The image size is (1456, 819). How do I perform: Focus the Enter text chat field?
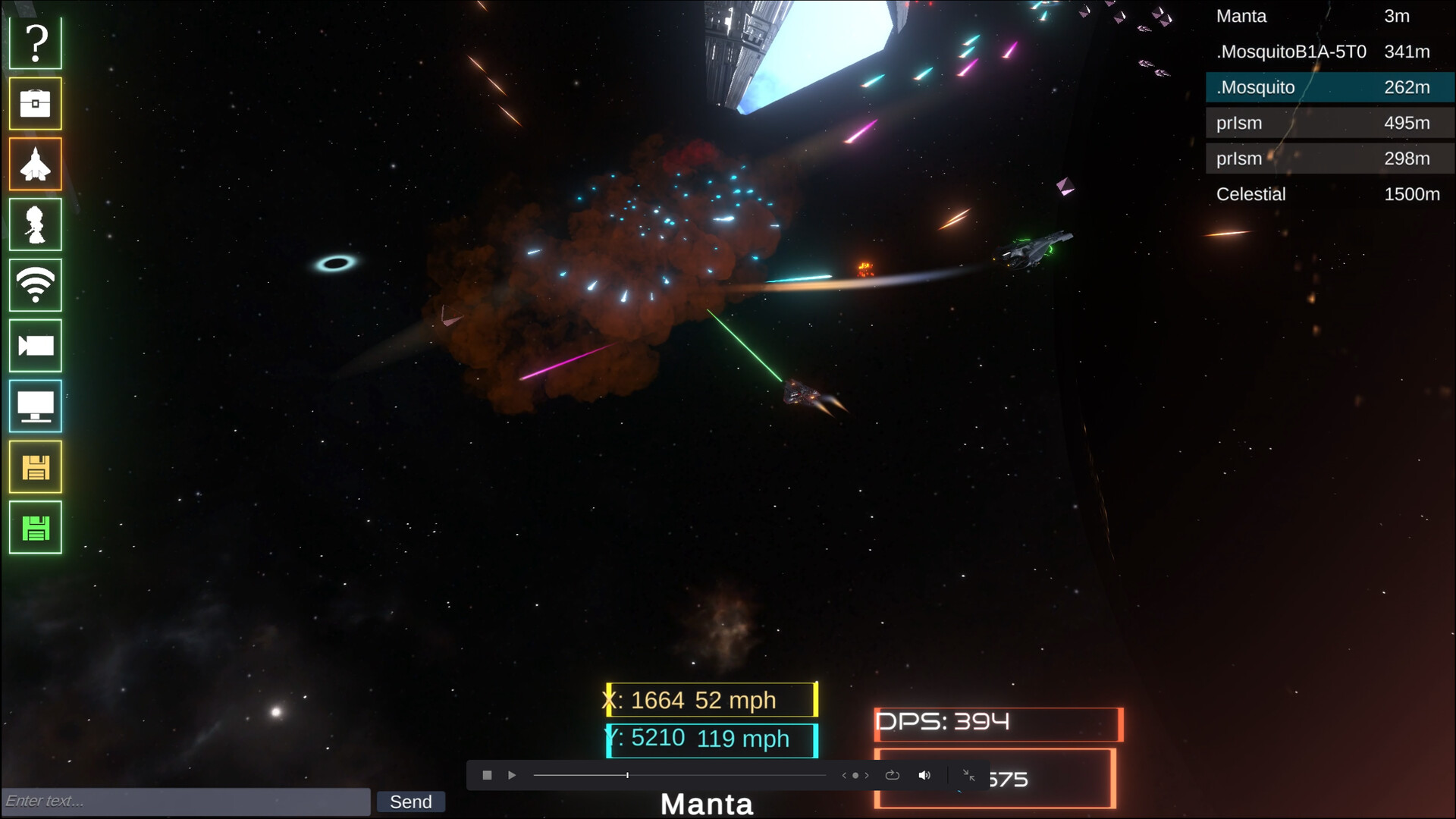186,801
